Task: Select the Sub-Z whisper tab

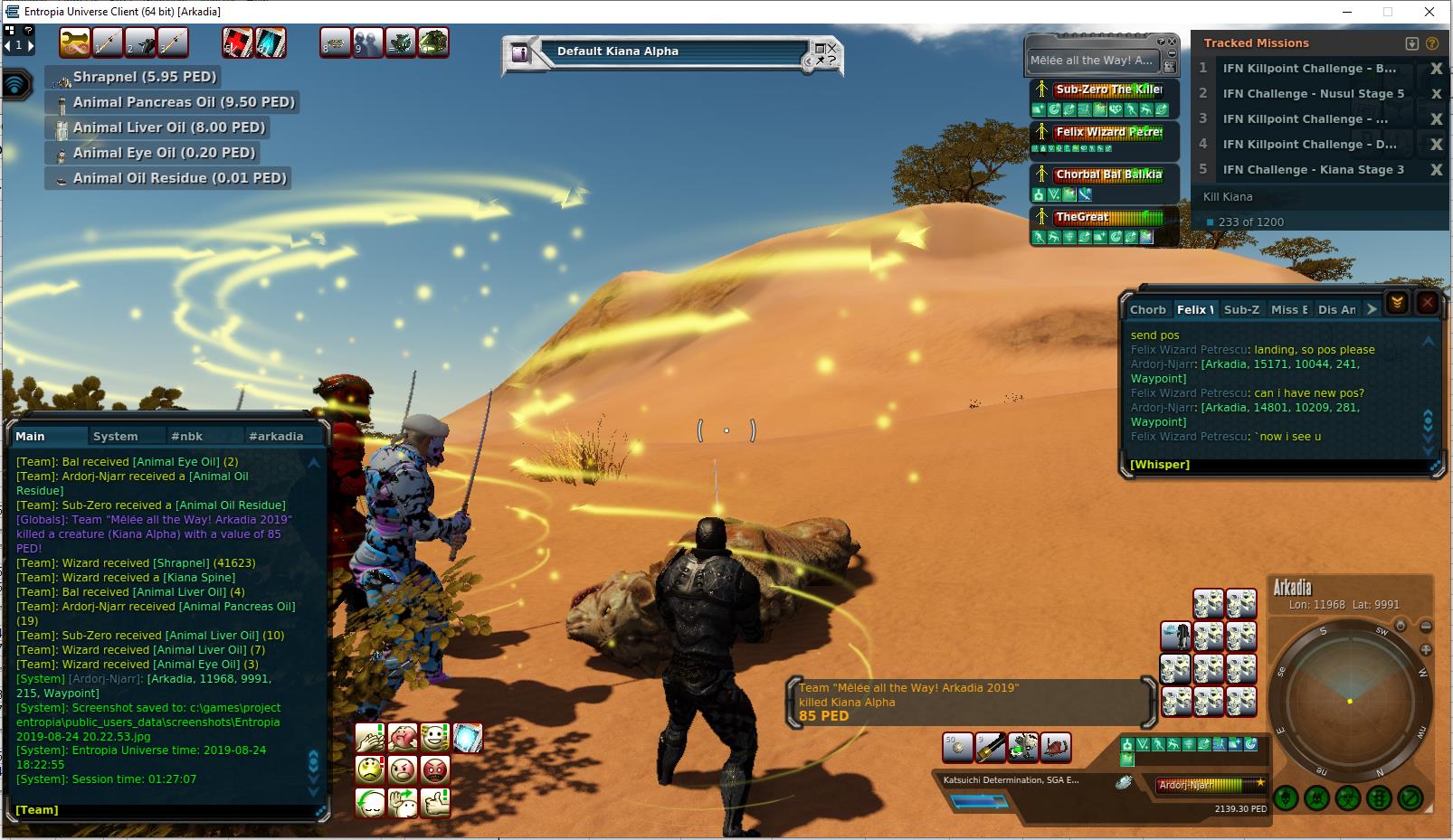Action: coord(1241,309)
